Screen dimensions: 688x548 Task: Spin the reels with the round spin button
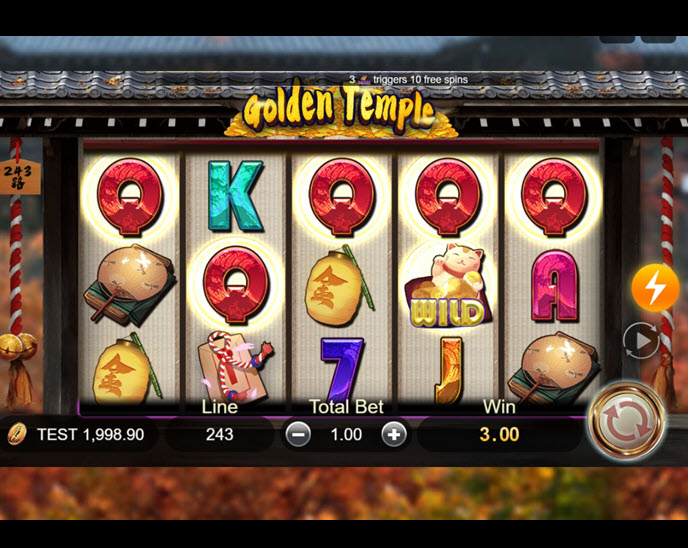coord(626,420)
